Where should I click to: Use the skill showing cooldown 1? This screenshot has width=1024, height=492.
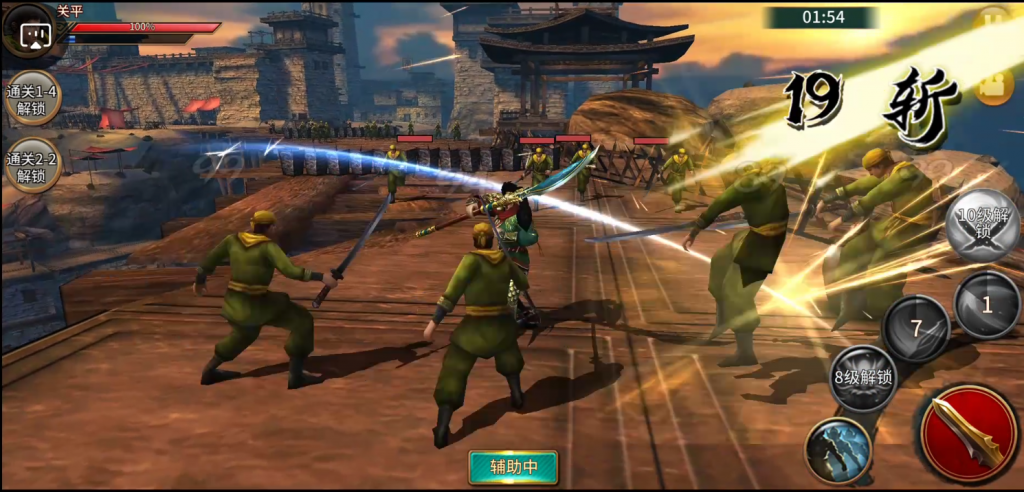987,305
